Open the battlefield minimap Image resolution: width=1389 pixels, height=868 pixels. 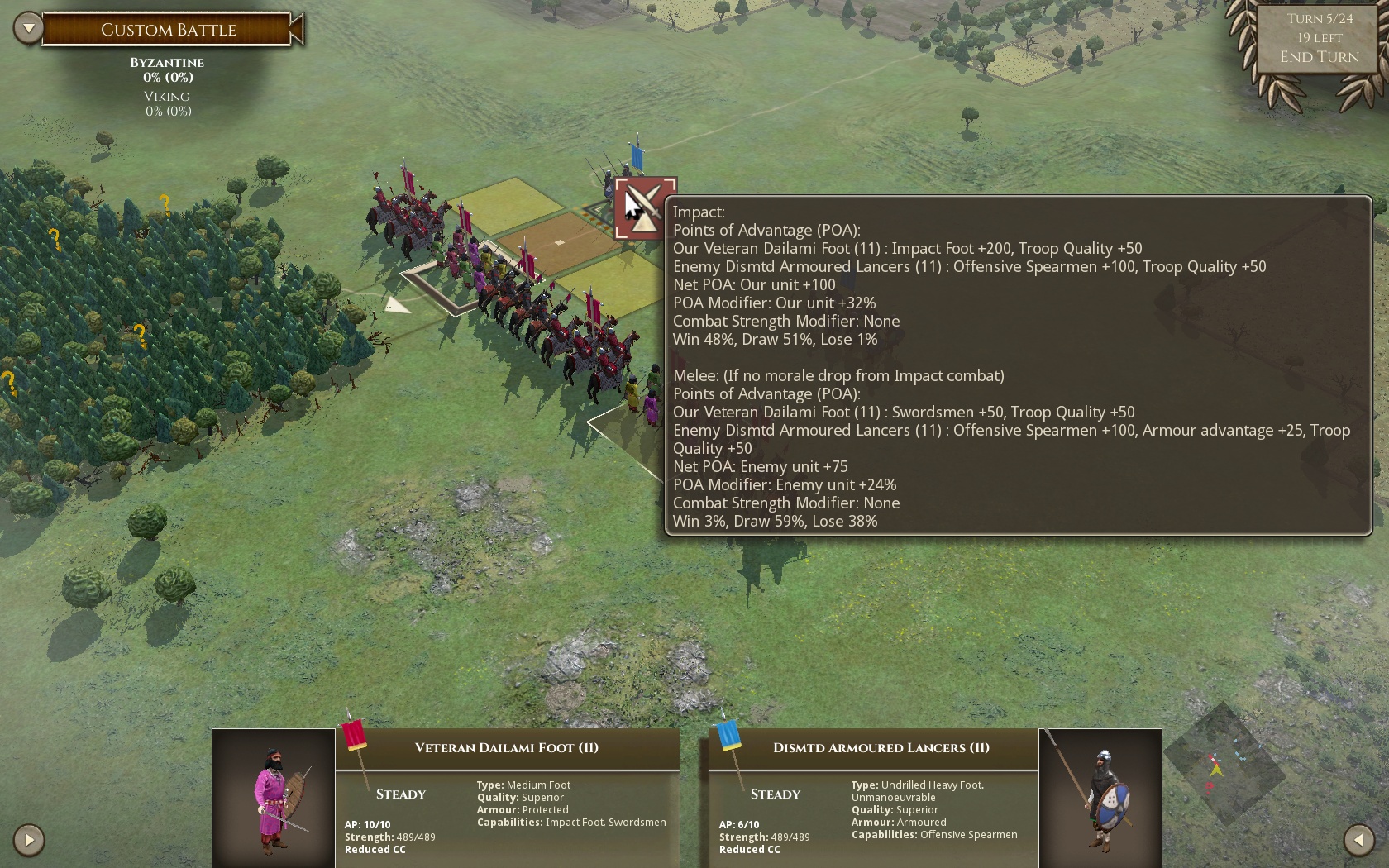click(x=1222, y=765)
